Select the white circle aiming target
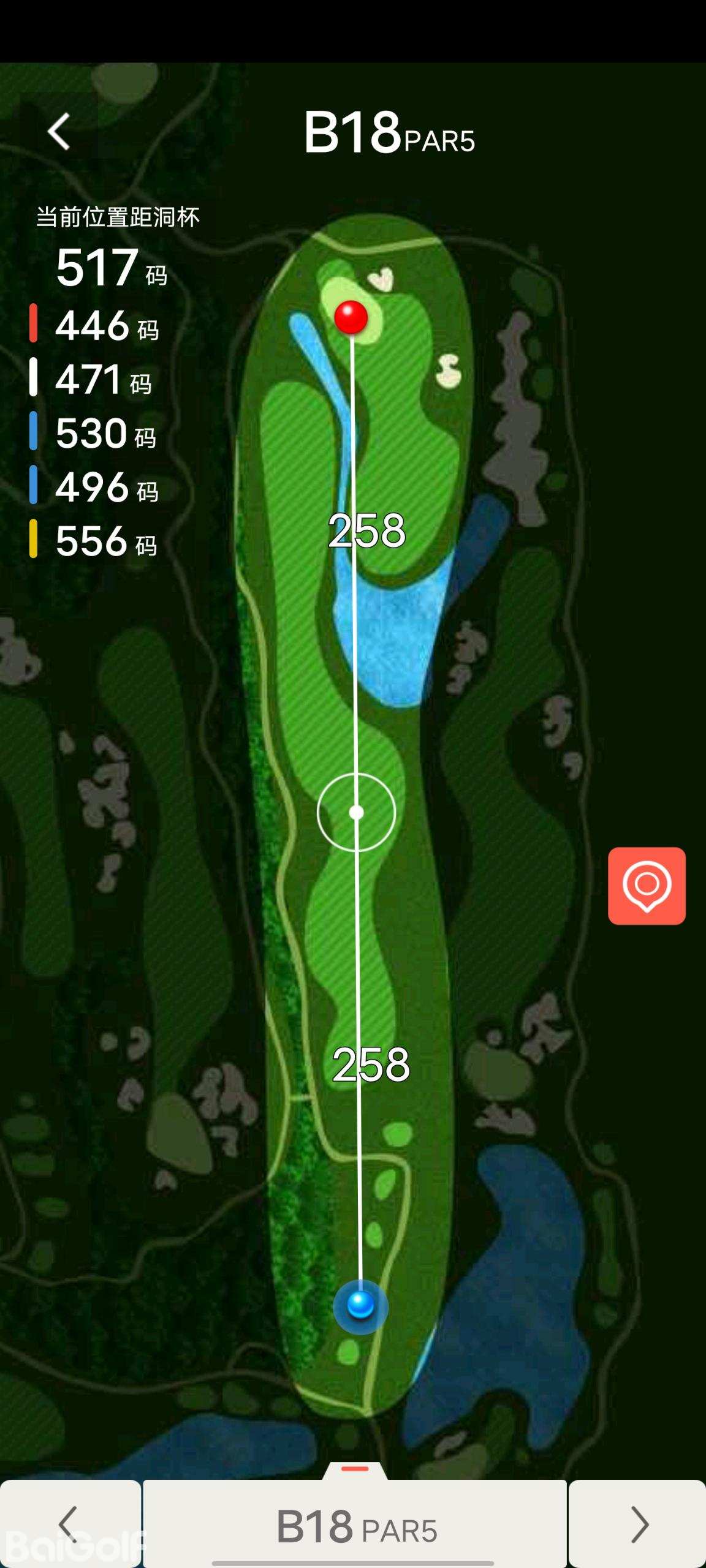Screen dimensions: 706x1568 click(x=356, y=812)
